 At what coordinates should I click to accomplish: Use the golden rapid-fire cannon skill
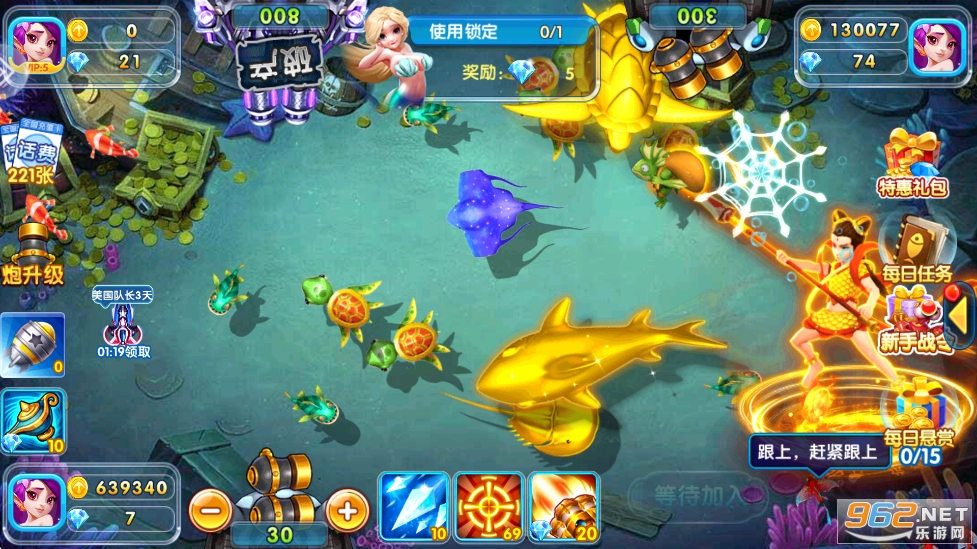coord(564,505)
